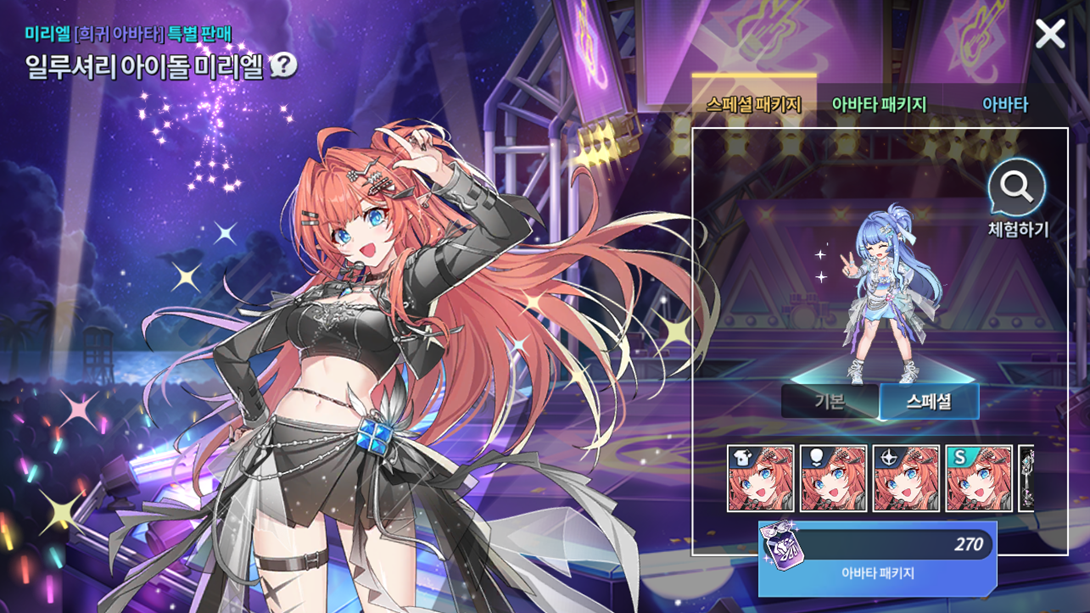This screenshot has height=613, width=1090.
Task: Switch to the 스페셜 패키지 tab
Action: point(753,104)
